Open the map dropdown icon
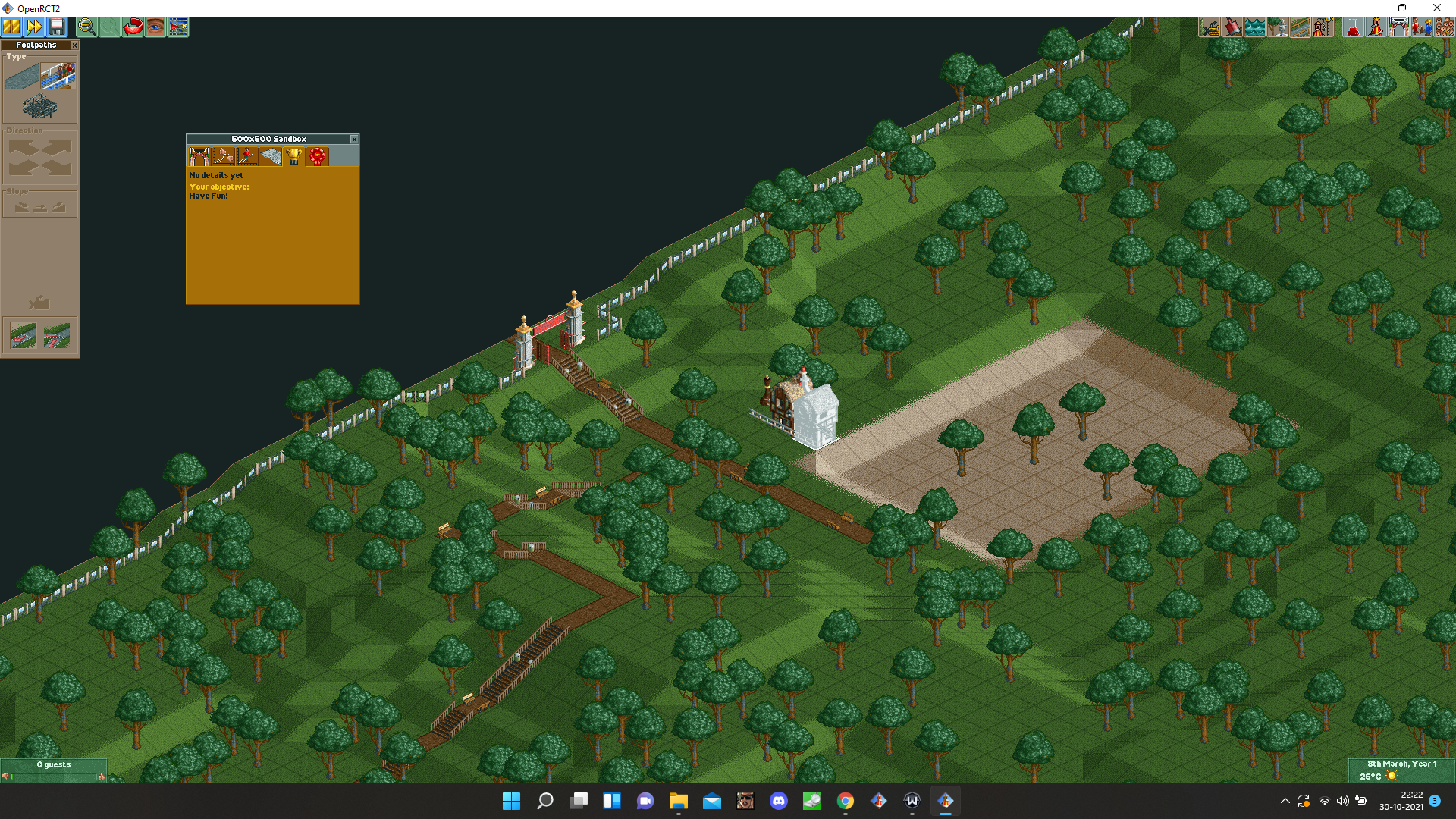 178,27
